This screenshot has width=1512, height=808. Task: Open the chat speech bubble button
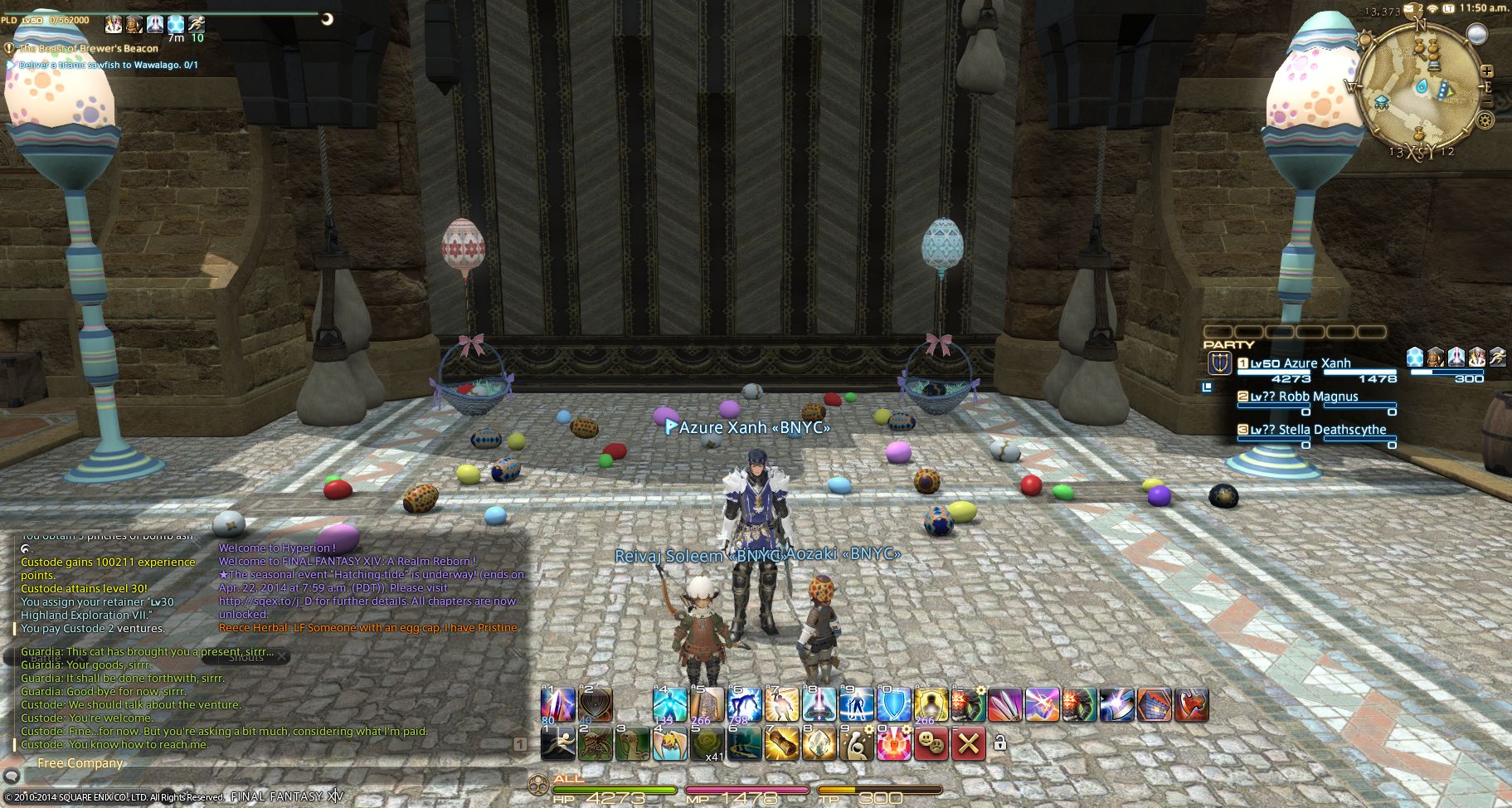[11, 777]
